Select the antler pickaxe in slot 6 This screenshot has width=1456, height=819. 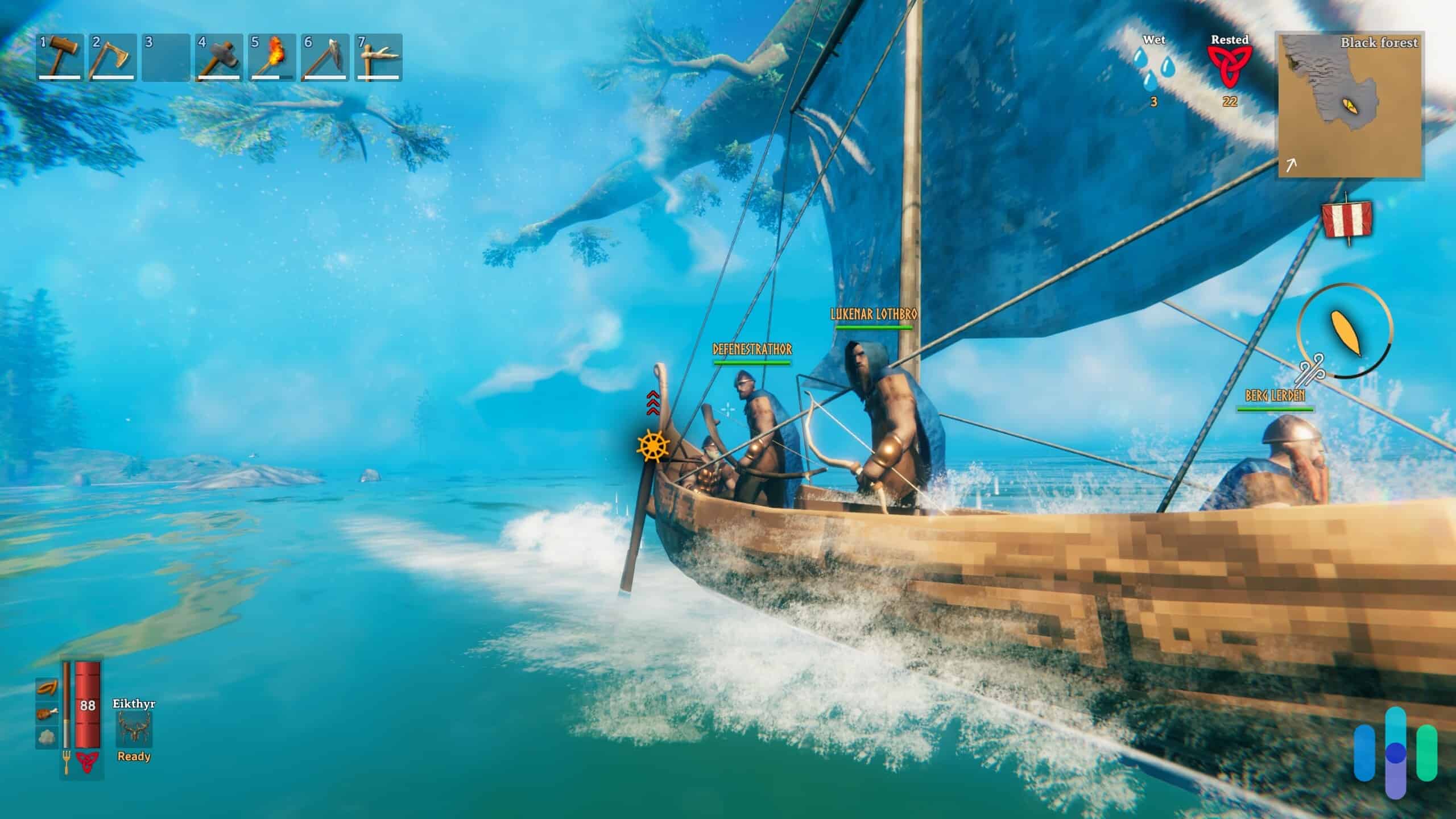tap(324, 57)
